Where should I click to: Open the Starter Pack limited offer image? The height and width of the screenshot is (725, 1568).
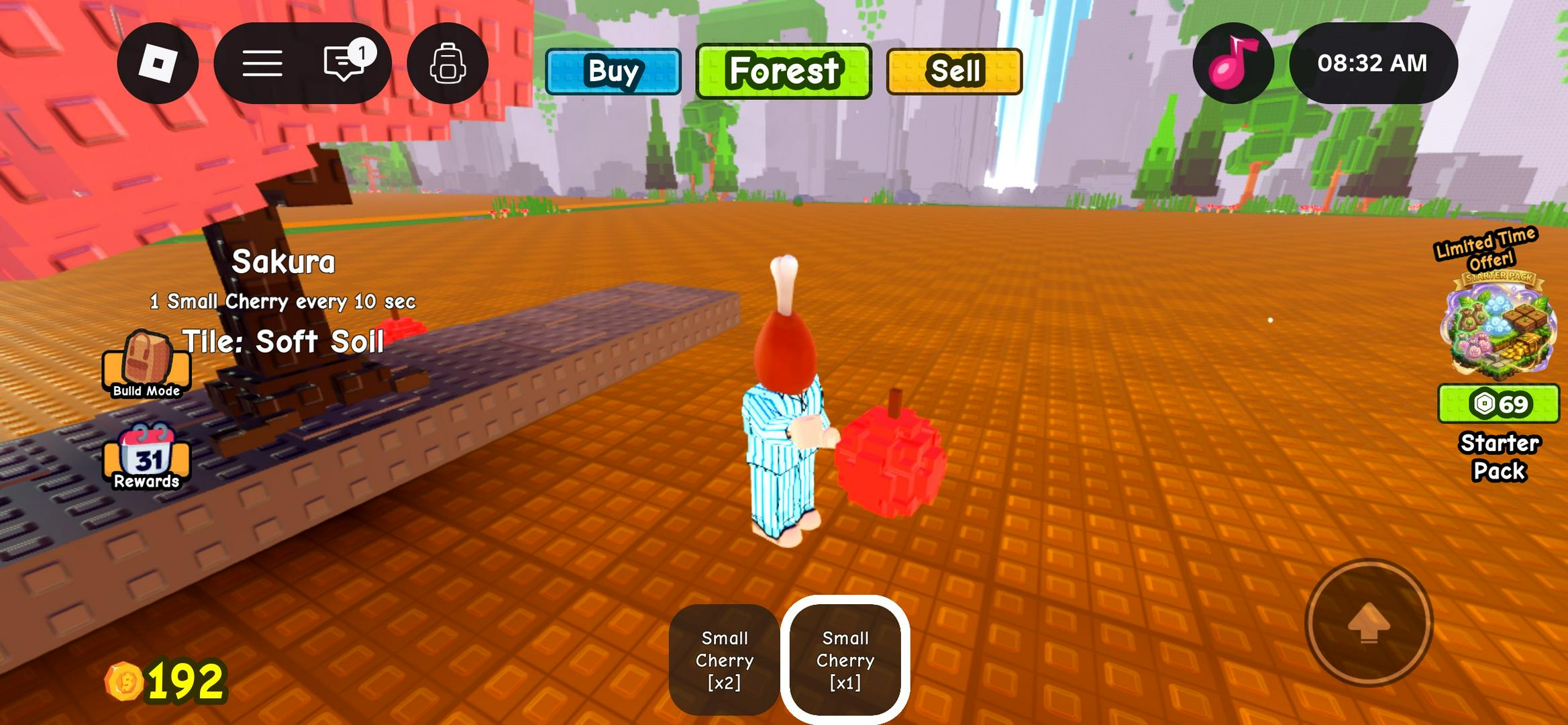[x=1499, y=324]
